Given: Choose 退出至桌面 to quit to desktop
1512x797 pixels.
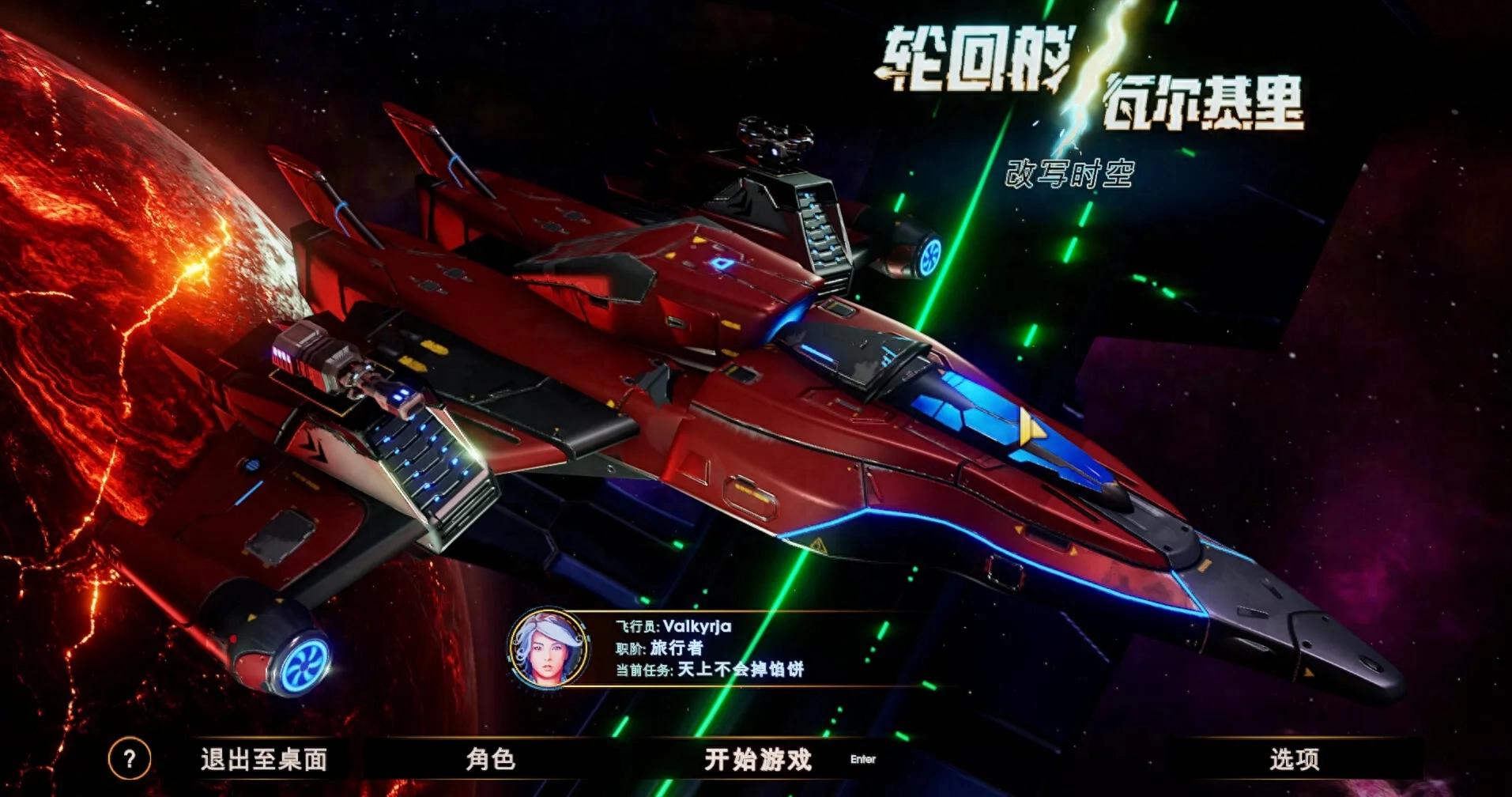Looking at the screenshot, I should point(264,760).
